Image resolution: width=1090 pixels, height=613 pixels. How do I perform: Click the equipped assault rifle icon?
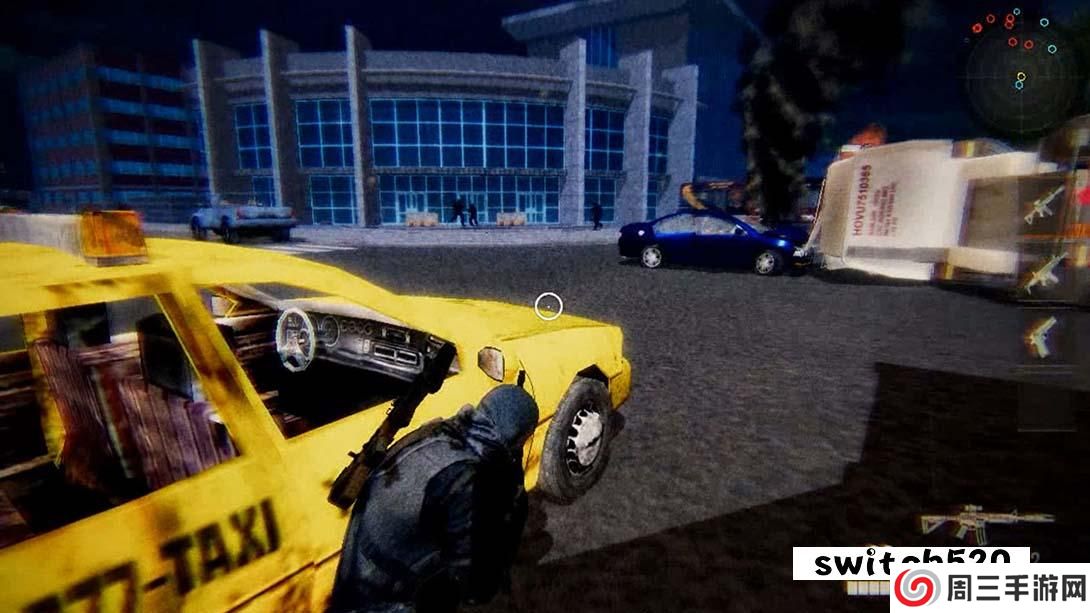985,523
